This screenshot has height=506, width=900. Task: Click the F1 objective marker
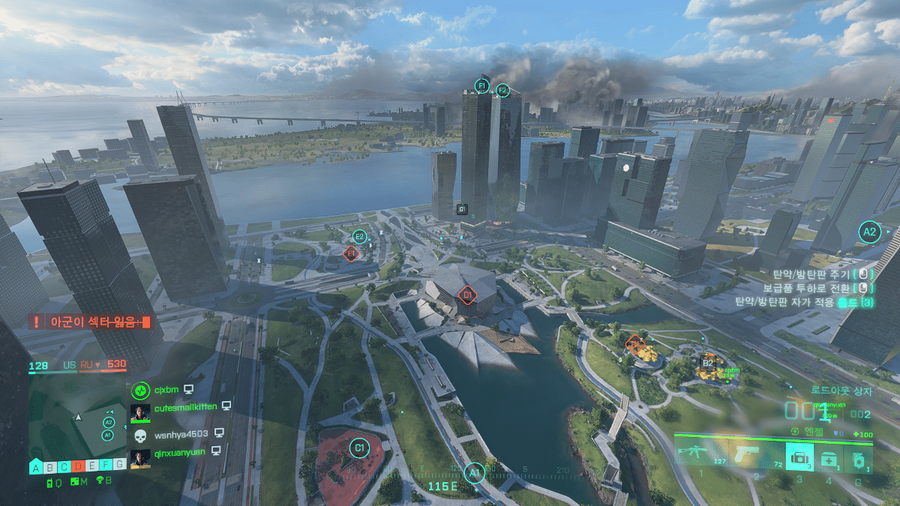[482, 86]
